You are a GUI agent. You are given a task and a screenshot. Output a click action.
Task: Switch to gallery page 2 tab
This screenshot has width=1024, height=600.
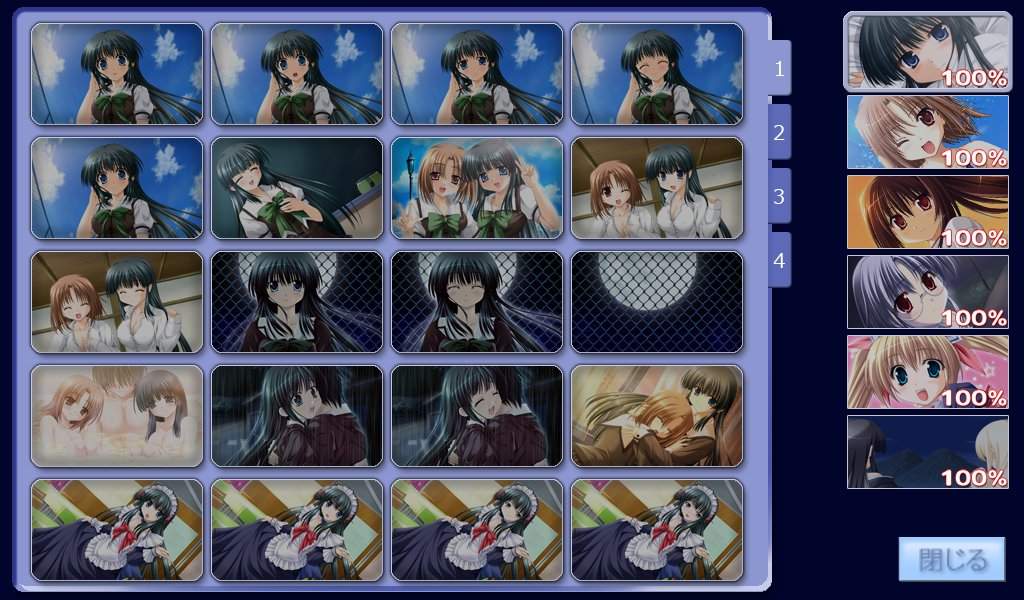(x=779, y=132)
